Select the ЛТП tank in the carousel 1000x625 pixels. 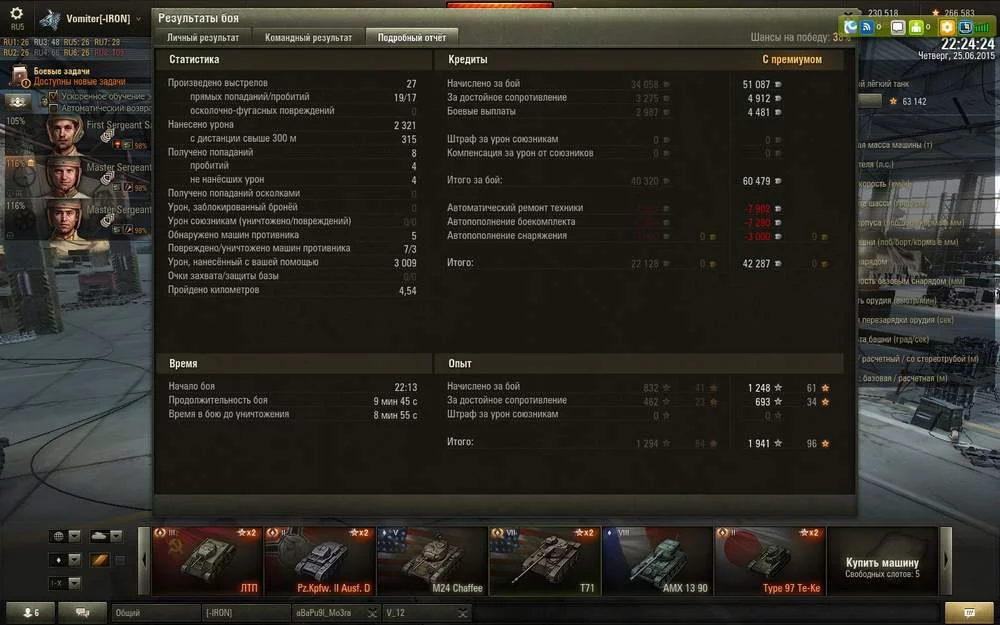pyautogui.click(x=207, y=561)
